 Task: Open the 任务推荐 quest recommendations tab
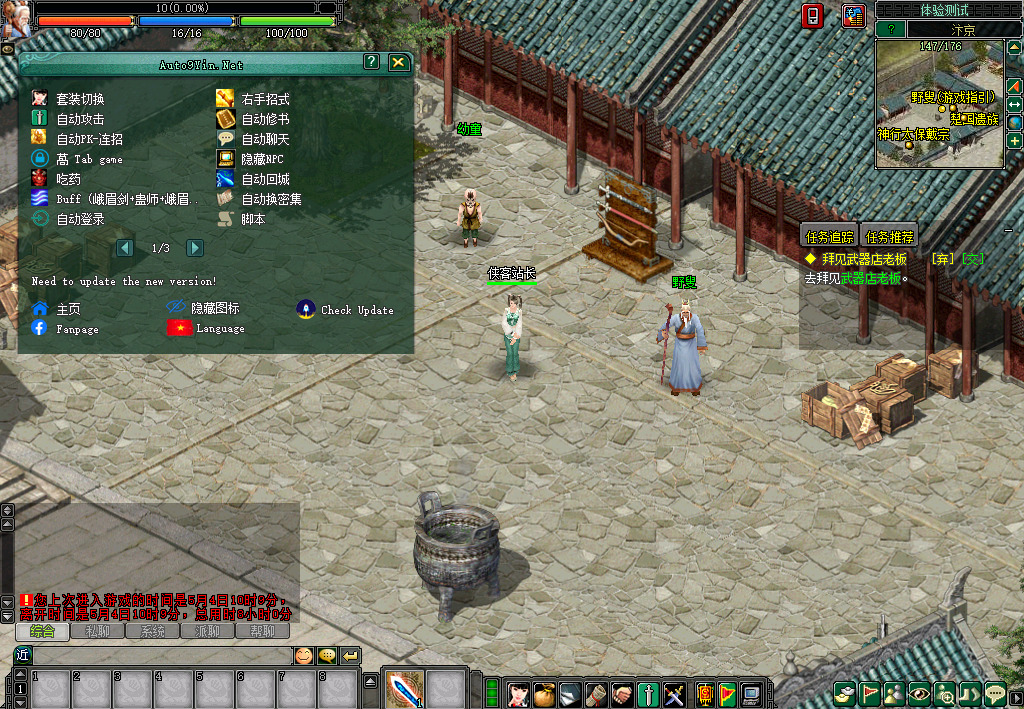coord(889,237)
